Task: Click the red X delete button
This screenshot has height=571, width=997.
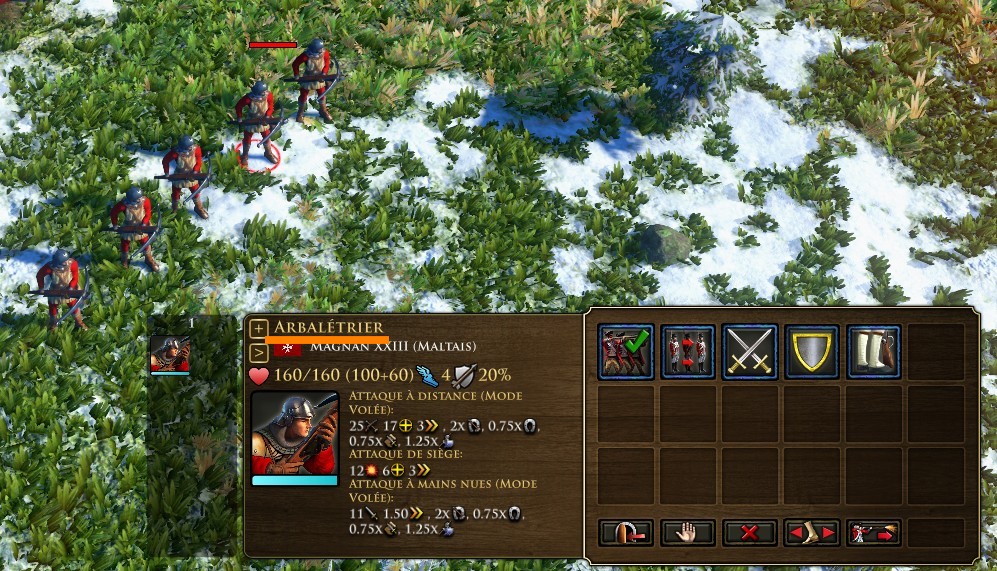Action: [749, 533]
